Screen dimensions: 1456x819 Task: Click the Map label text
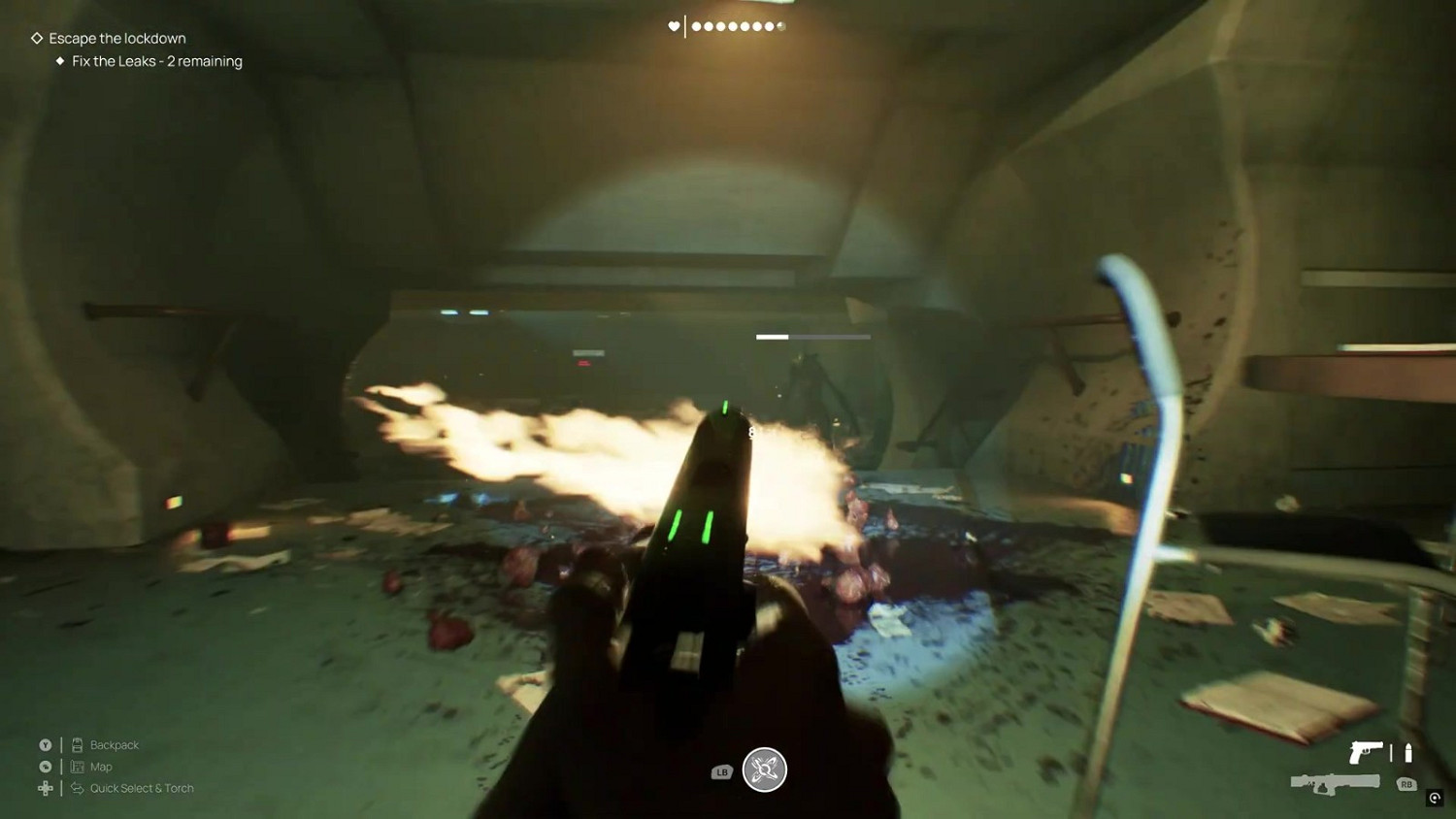click(x=100, y=767)
